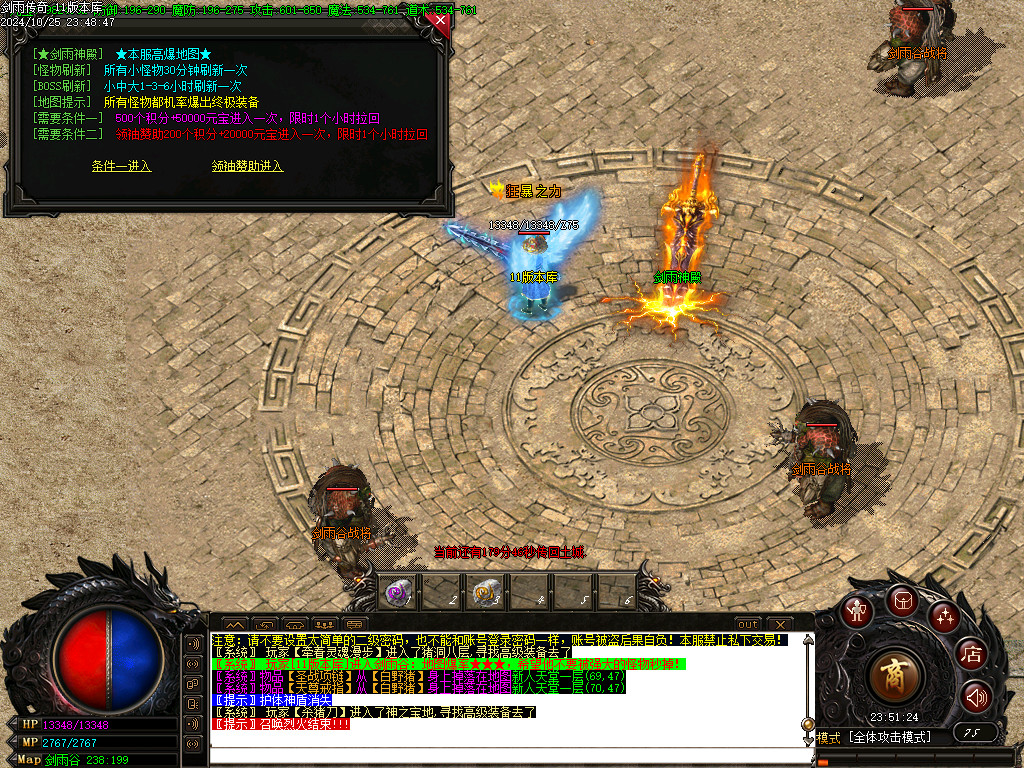Use the purple scroll in hotbar slot 1
The image size is (1024, 768).
pyautogui.click(x=397, y=594)
